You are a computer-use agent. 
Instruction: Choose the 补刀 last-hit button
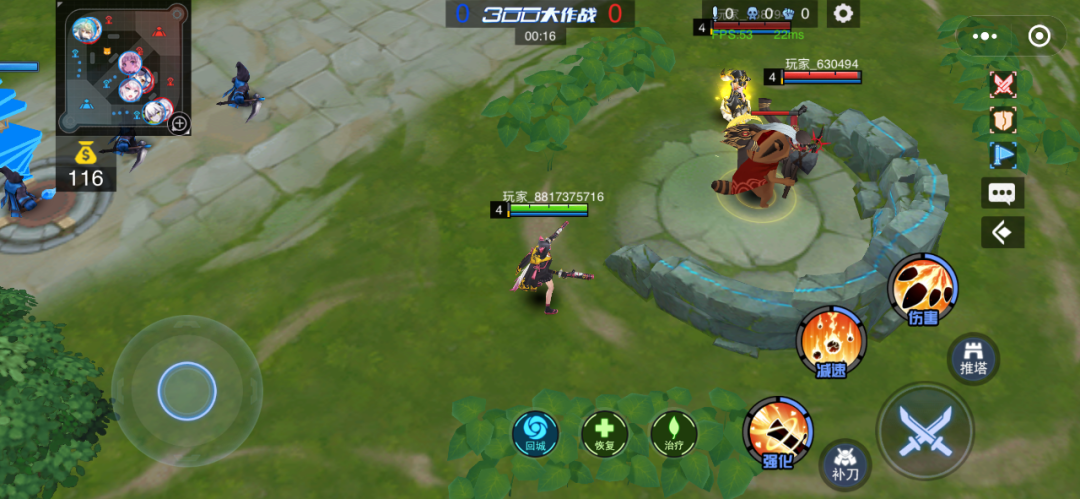point(845,464)
